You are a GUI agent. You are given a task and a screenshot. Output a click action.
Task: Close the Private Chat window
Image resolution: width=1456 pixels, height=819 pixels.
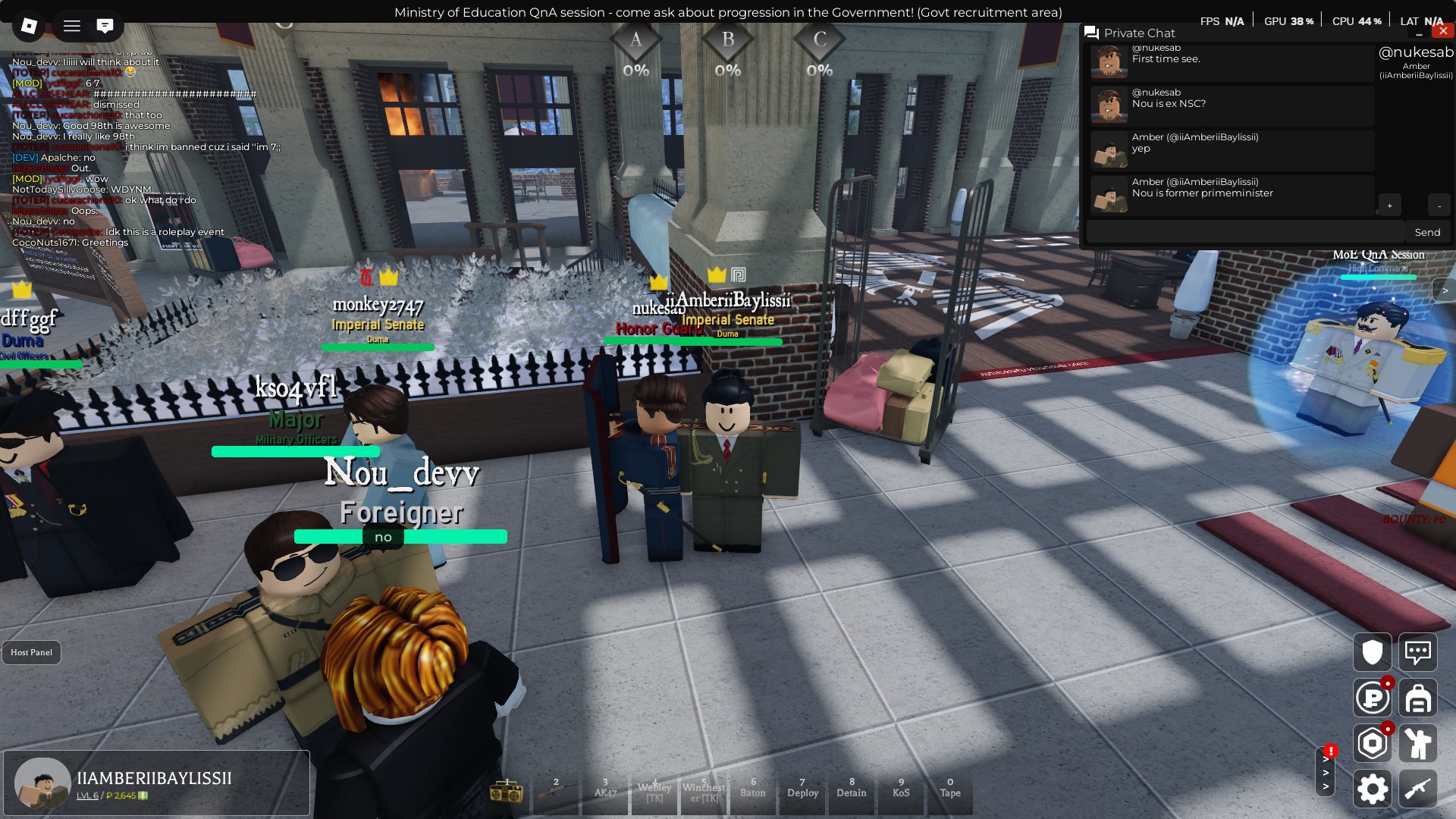coord(1442,31)
